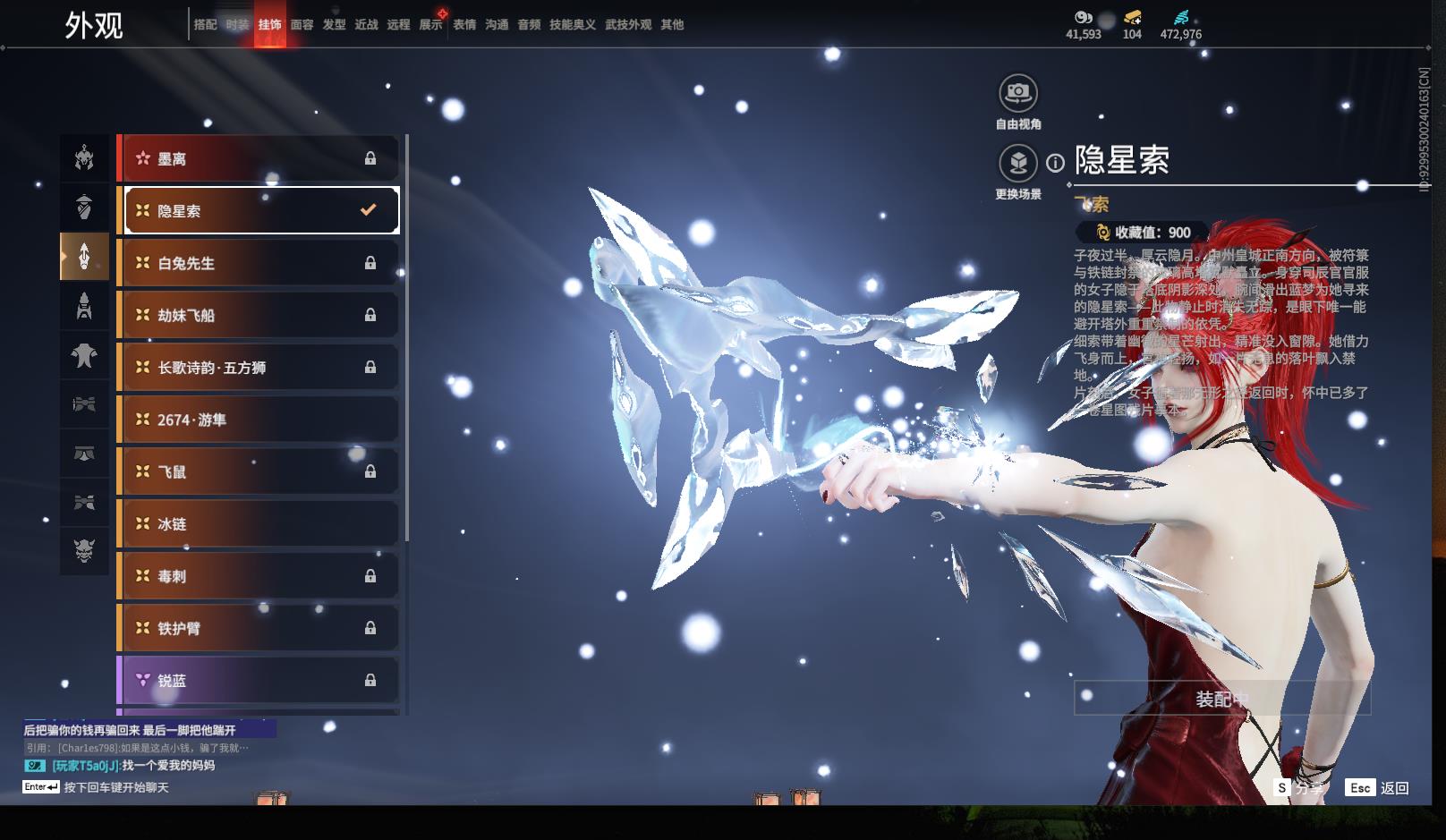This screenshot has width=1446, height=840.
Task: Click the 装配中 equip button
Action: (x=1221, y=699)
